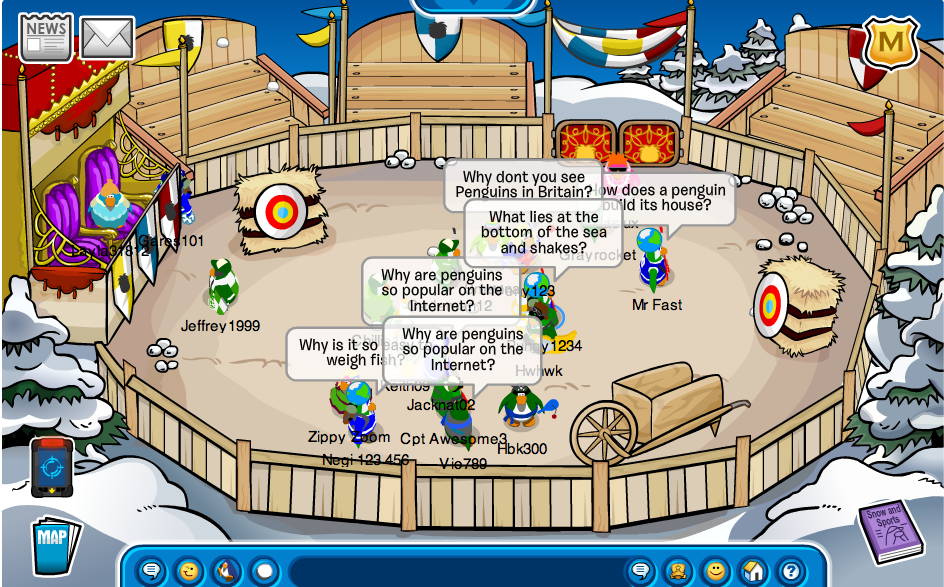
Task: Send the typed chat message
Action: click(640, 571)
